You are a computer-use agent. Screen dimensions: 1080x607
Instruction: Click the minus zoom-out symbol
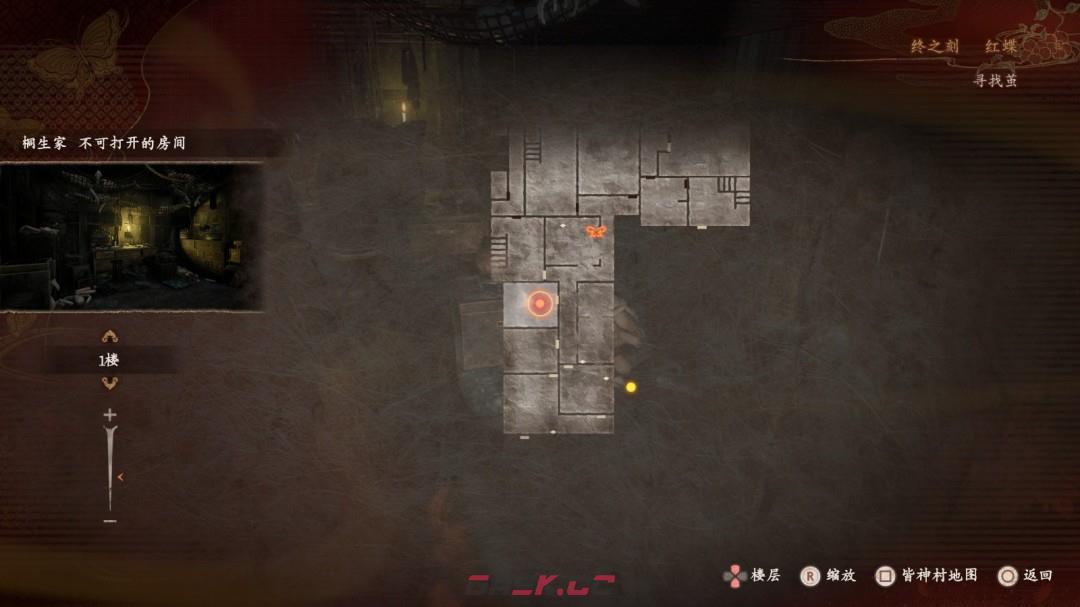[110, 521]
